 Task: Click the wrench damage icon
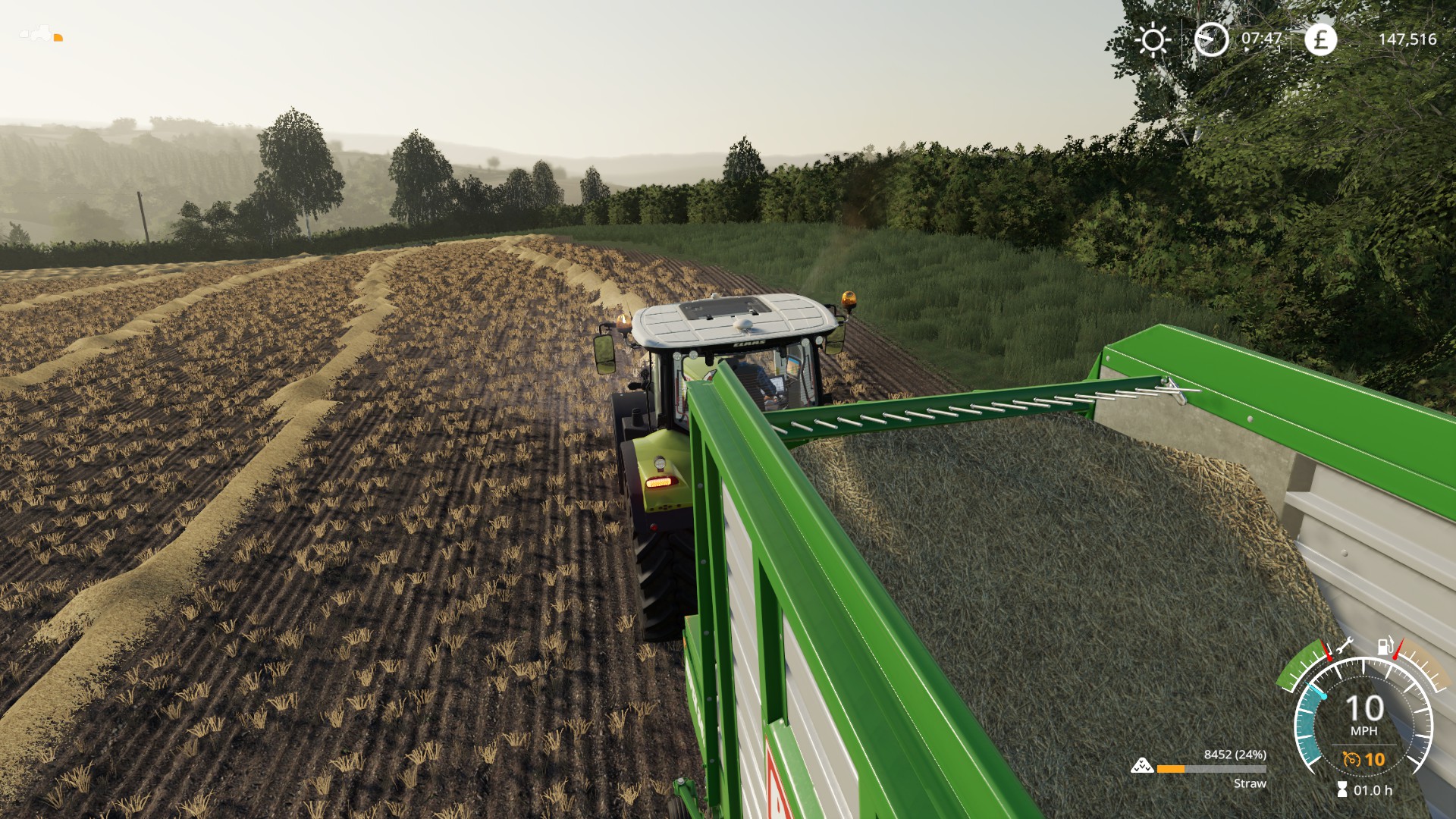[1345, 647]
